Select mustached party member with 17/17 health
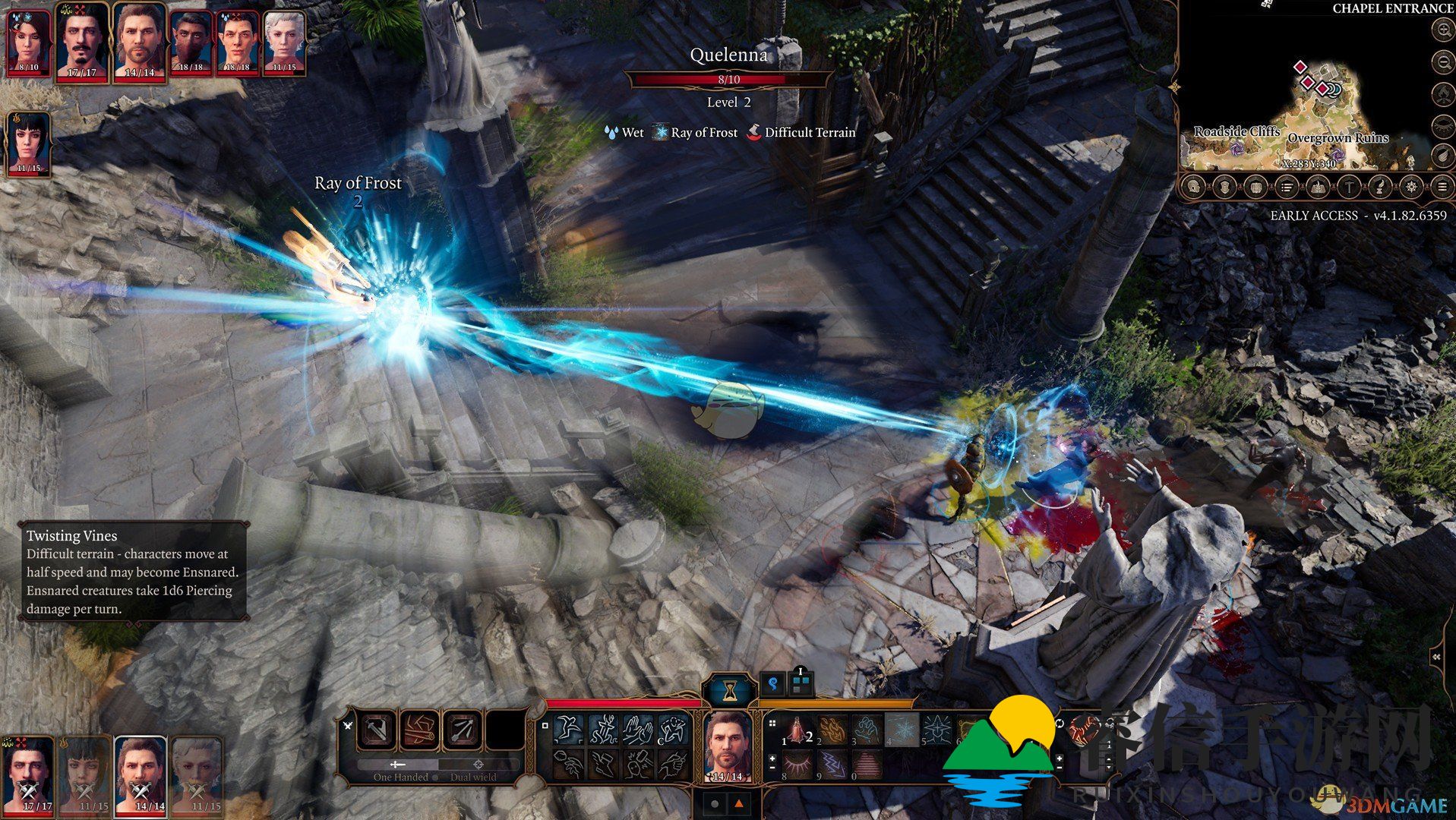This screenshot has height=820, width=1456. click(x=82, y=39)
